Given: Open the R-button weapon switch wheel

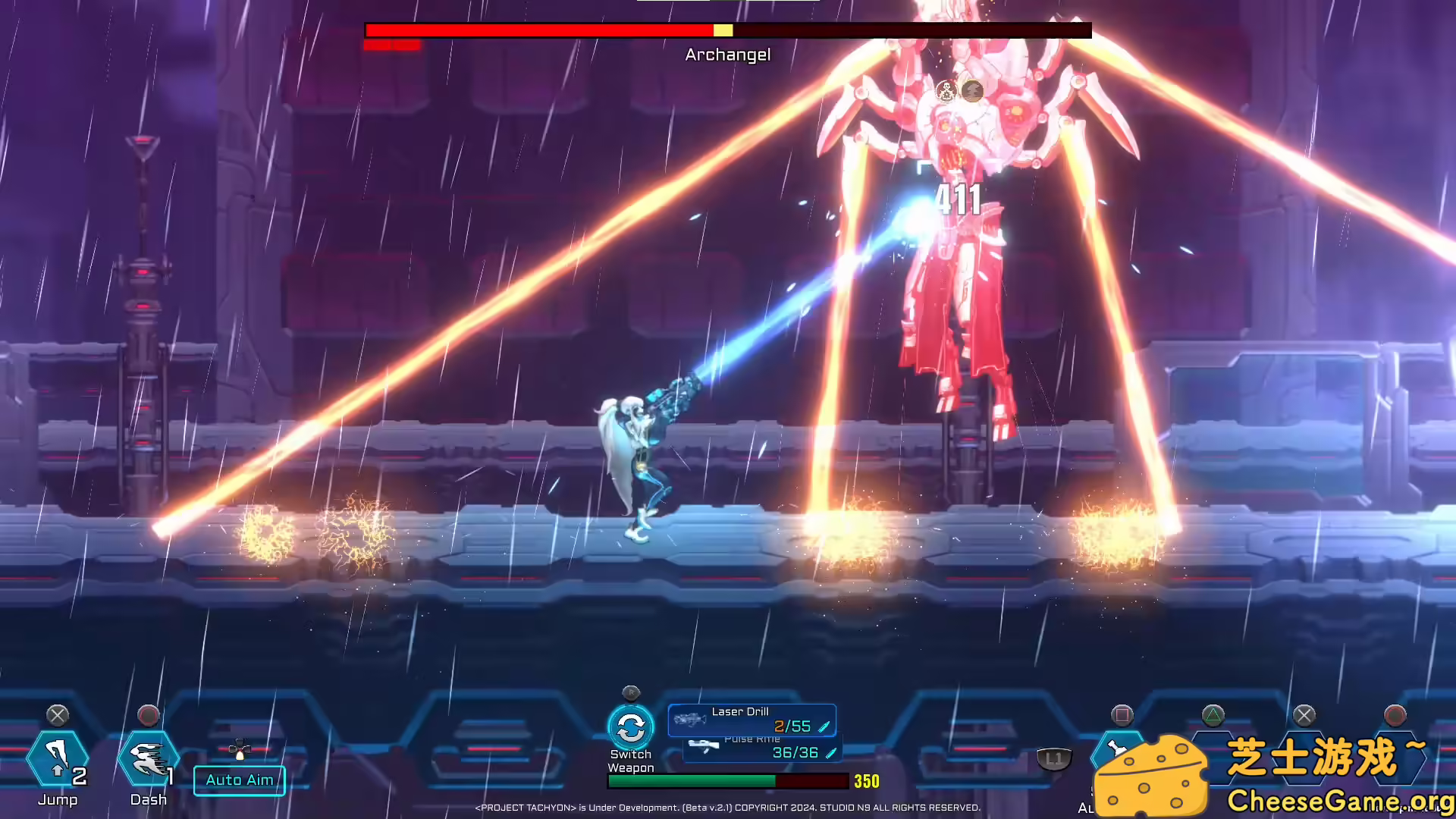Looking at the screenshot, I should [x=632, y=693].
